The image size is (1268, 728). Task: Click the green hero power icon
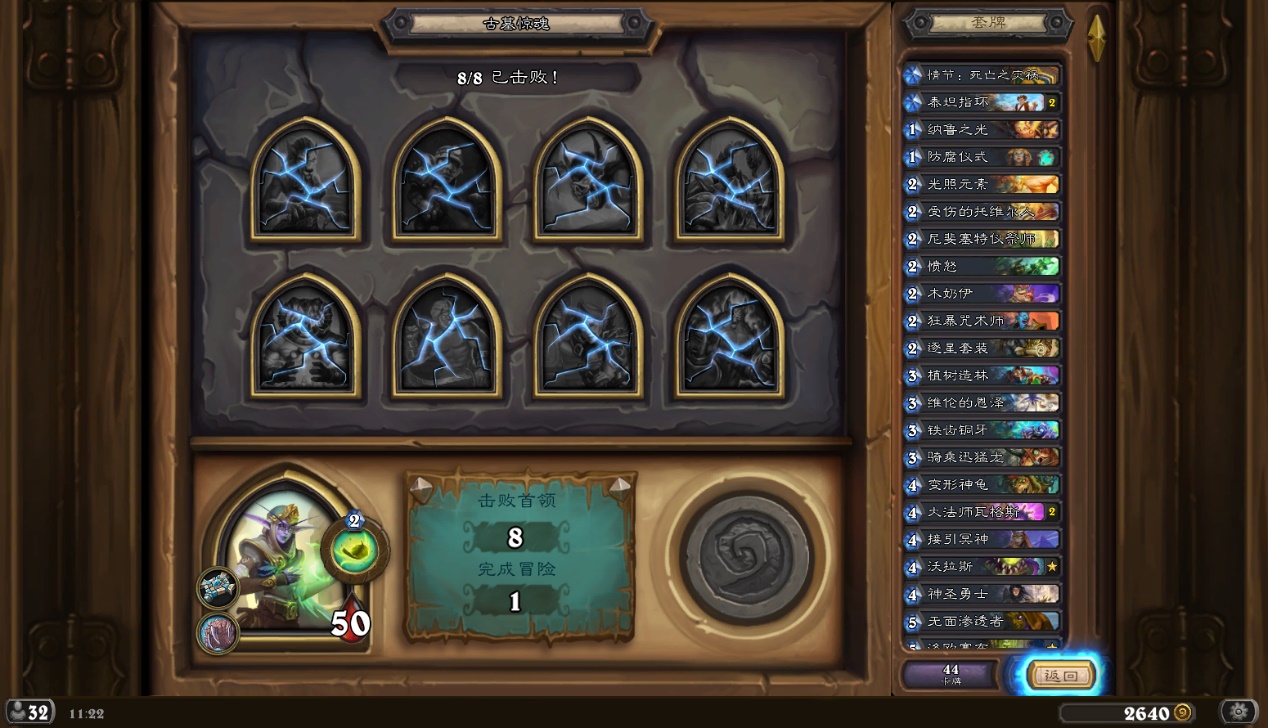tap(355, 550)
